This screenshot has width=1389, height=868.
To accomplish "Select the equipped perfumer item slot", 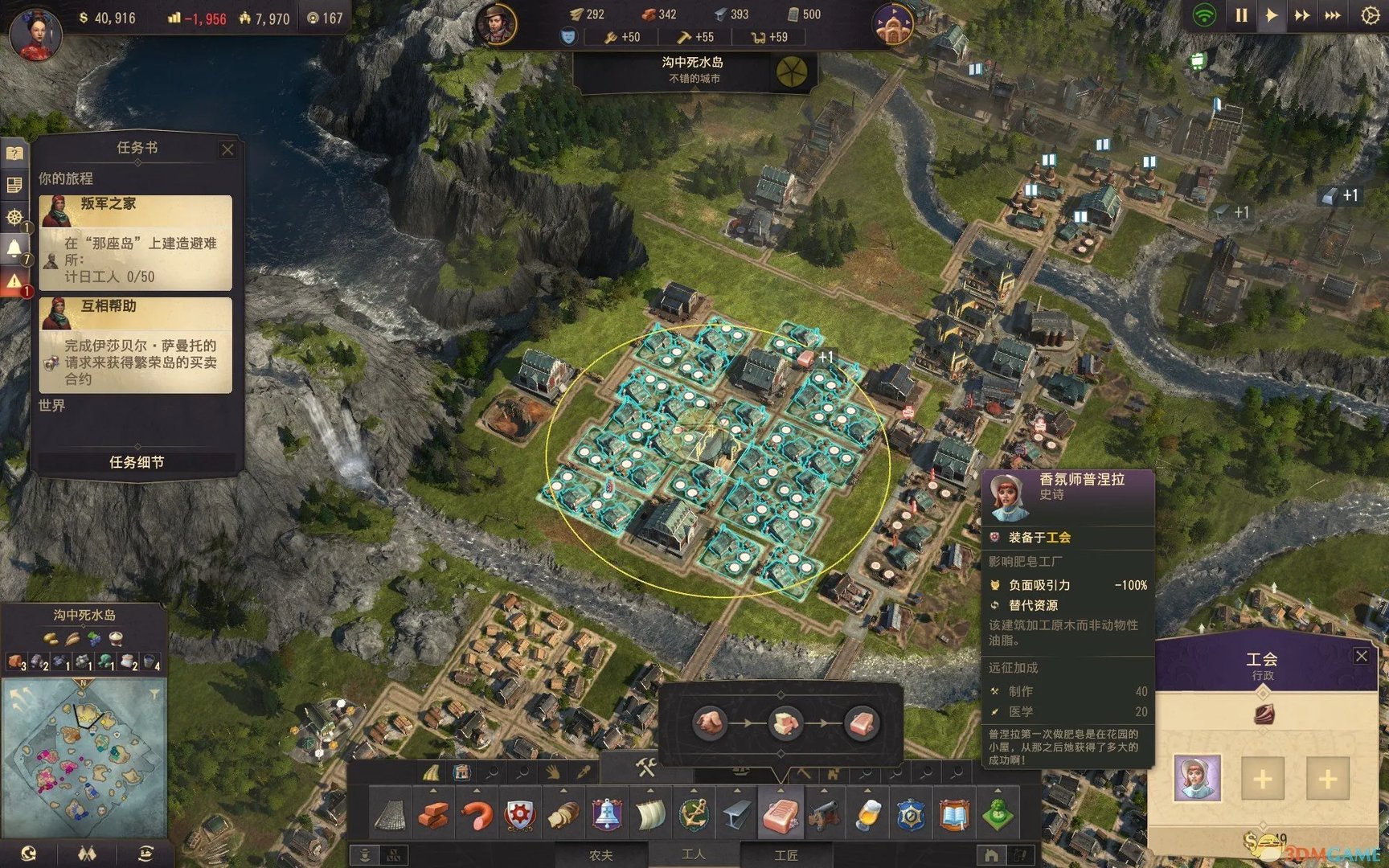I will 1197,777.
